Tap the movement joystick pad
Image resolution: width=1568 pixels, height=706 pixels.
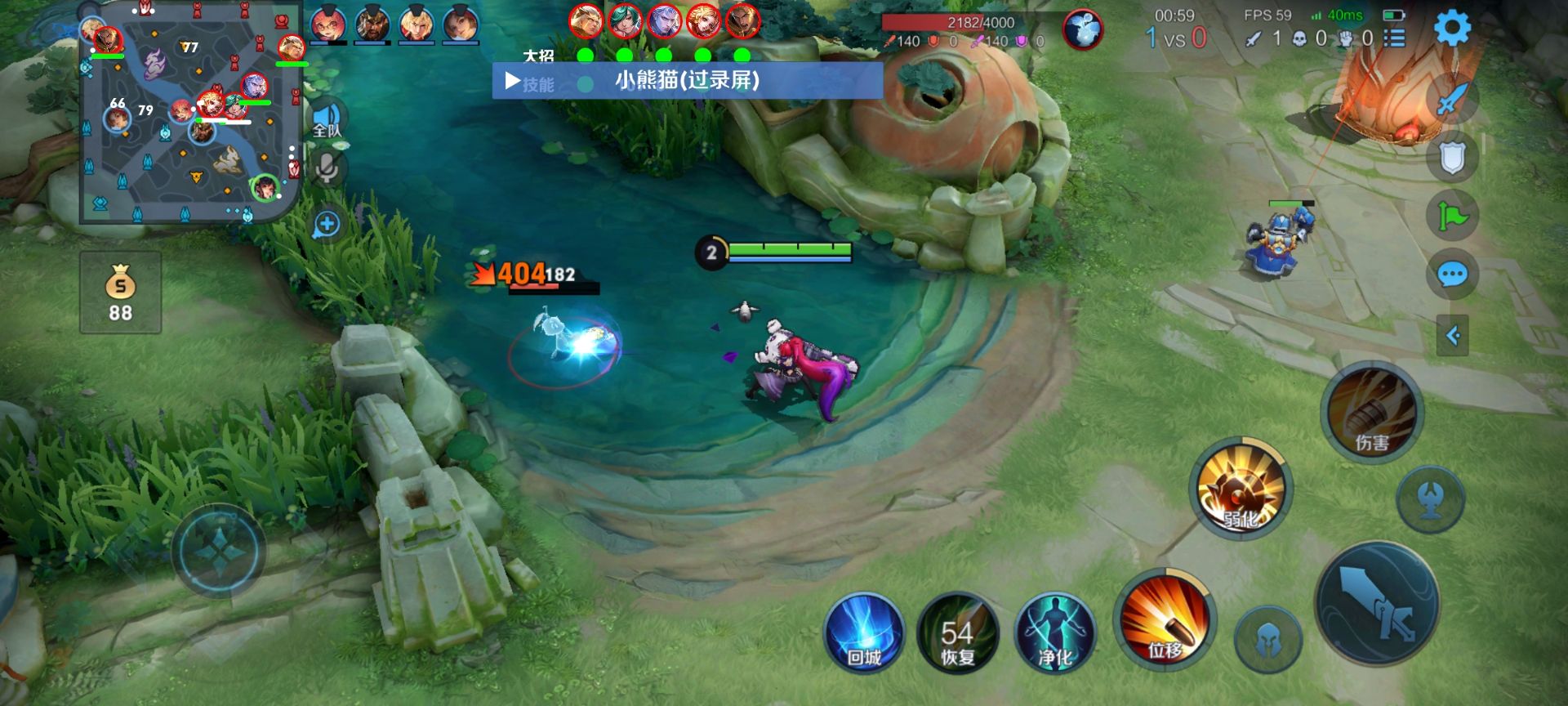(x=219, y=550)
